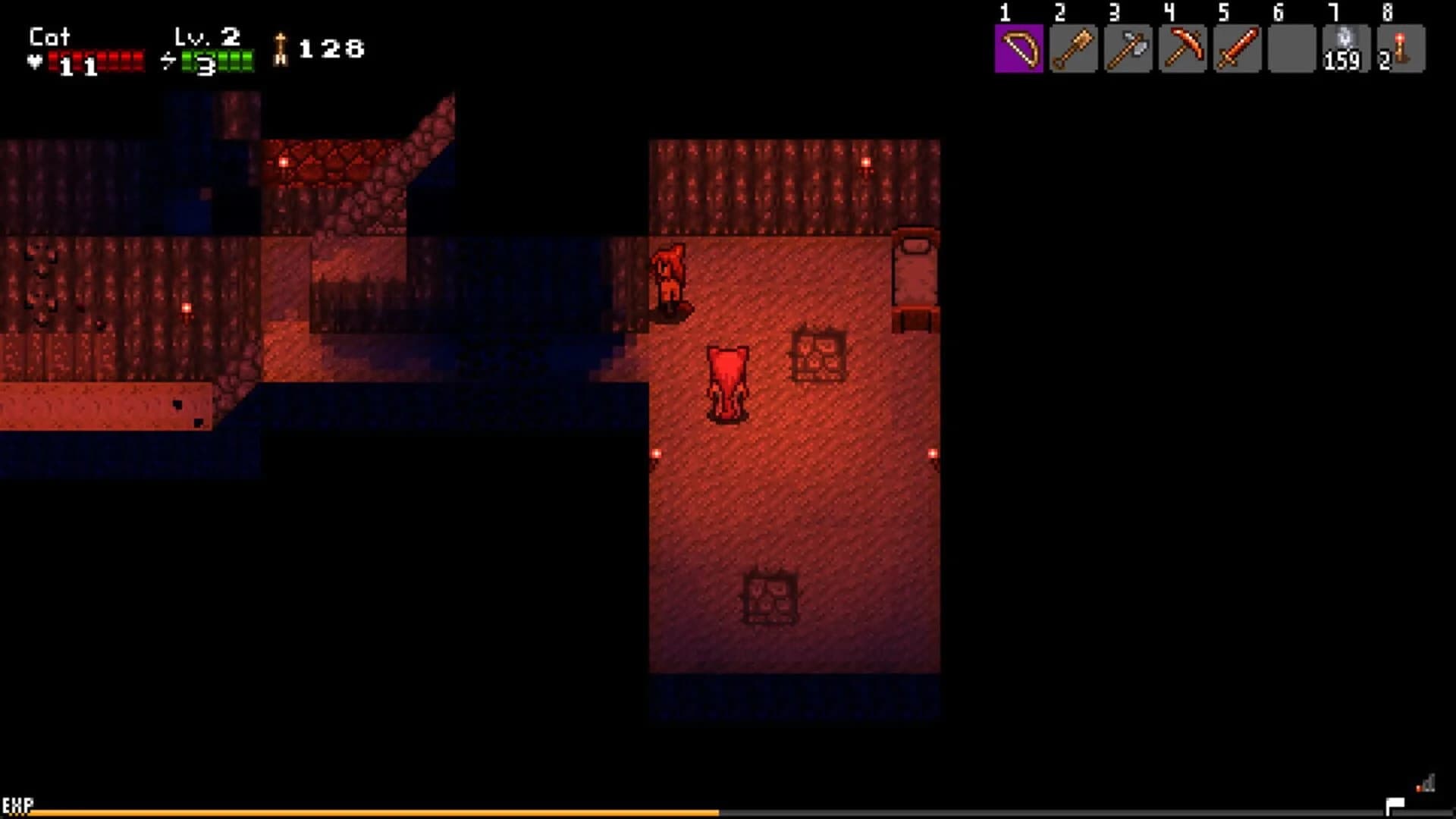Click the fox character near the room entrance
The width and height of the screenshot is (1456, 819).
tap(670, 277)
